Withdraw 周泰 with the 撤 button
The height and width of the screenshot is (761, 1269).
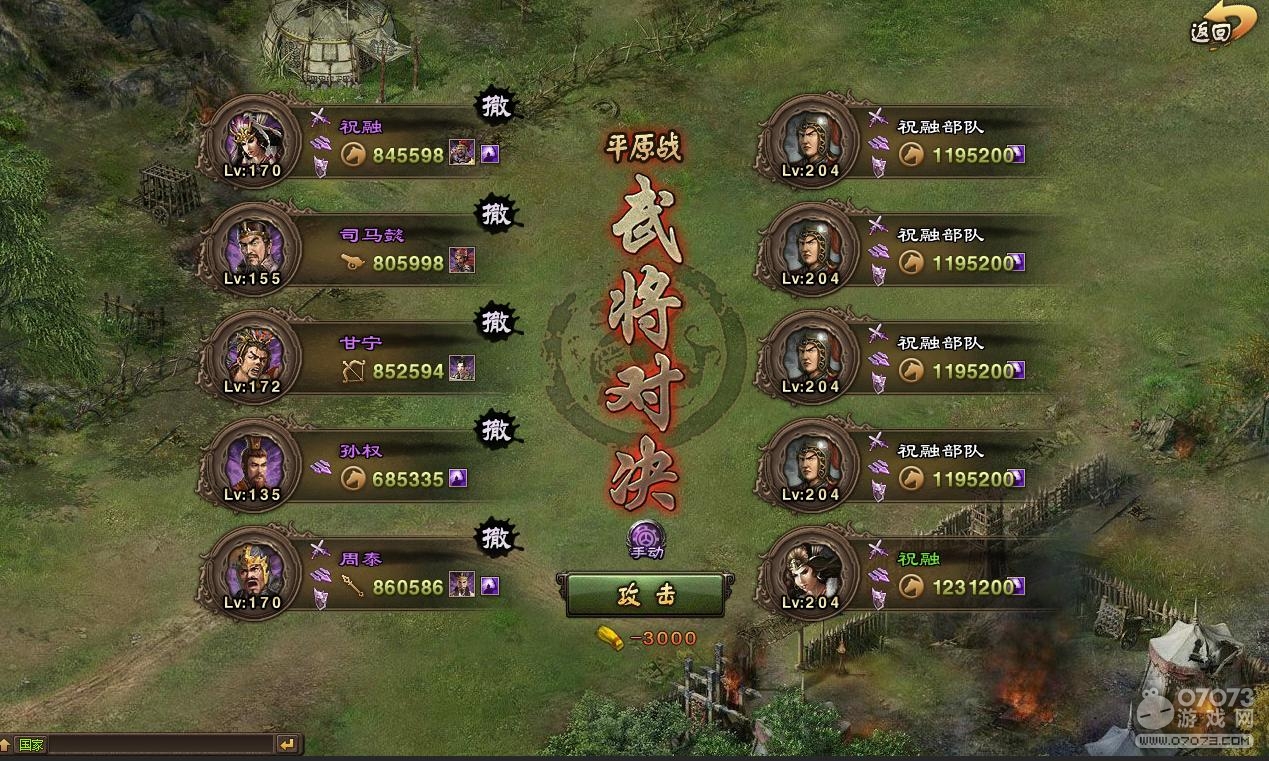click(x=496, y=539)
